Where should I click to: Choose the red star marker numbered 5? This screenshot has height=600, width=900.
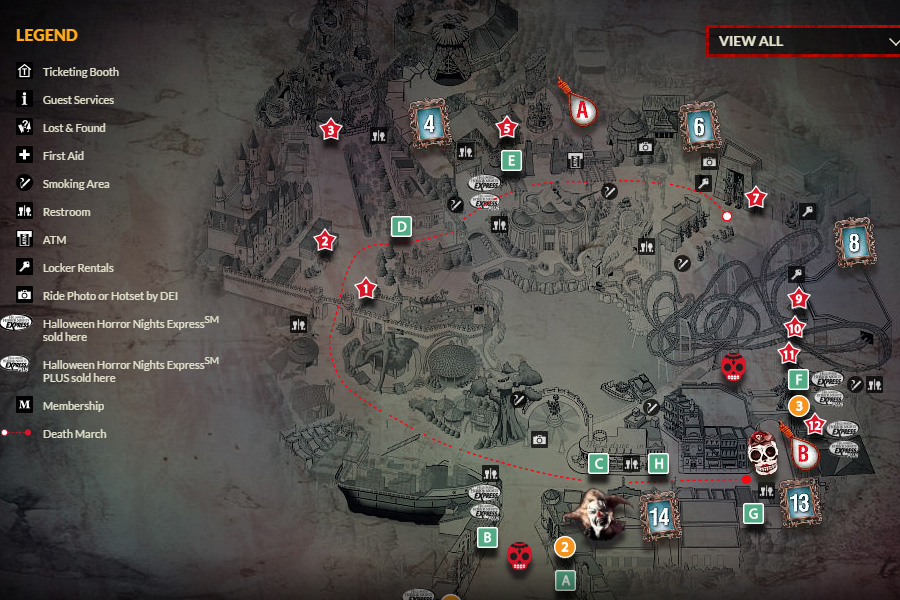506,128
